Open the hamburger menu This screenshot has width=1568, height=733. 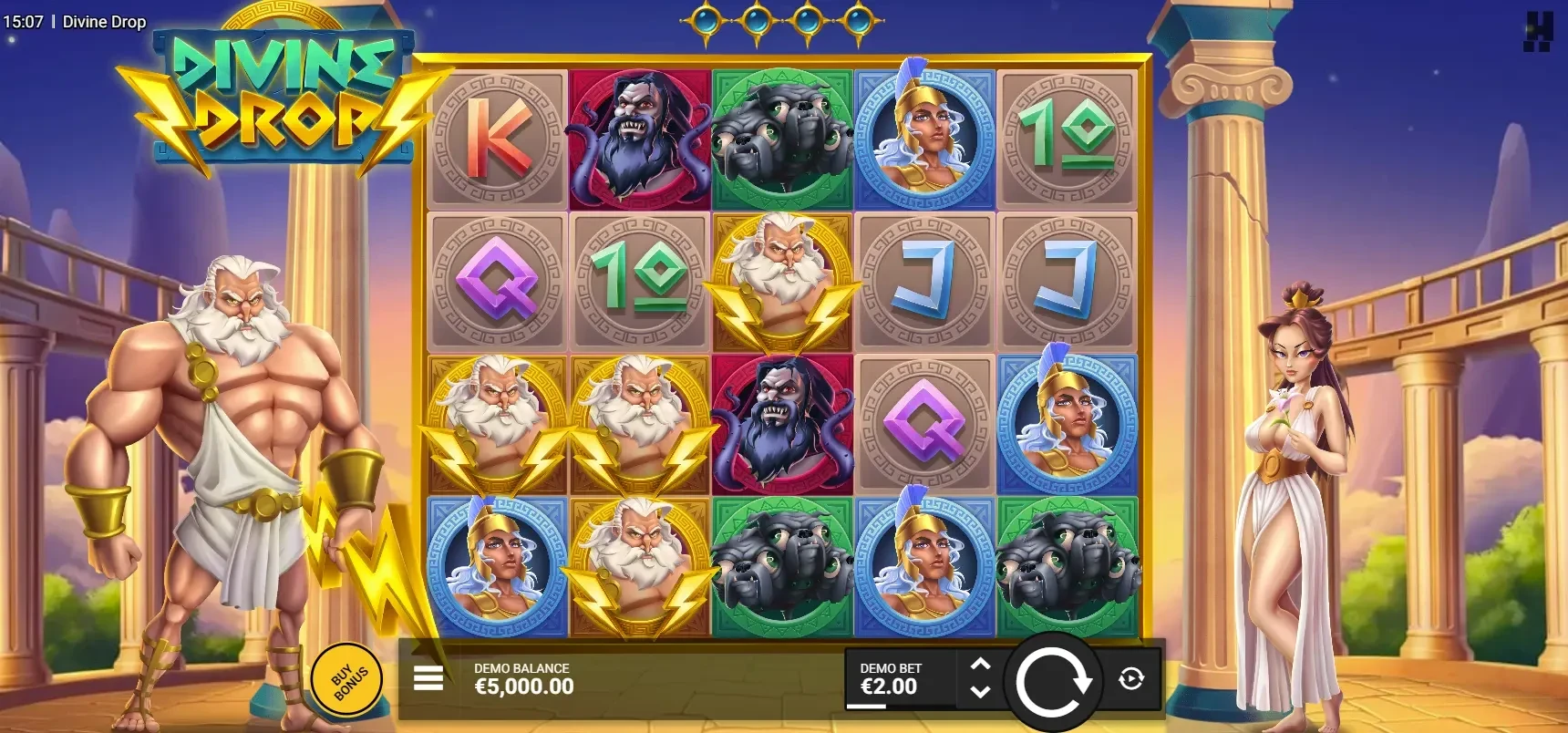[428, 678]
